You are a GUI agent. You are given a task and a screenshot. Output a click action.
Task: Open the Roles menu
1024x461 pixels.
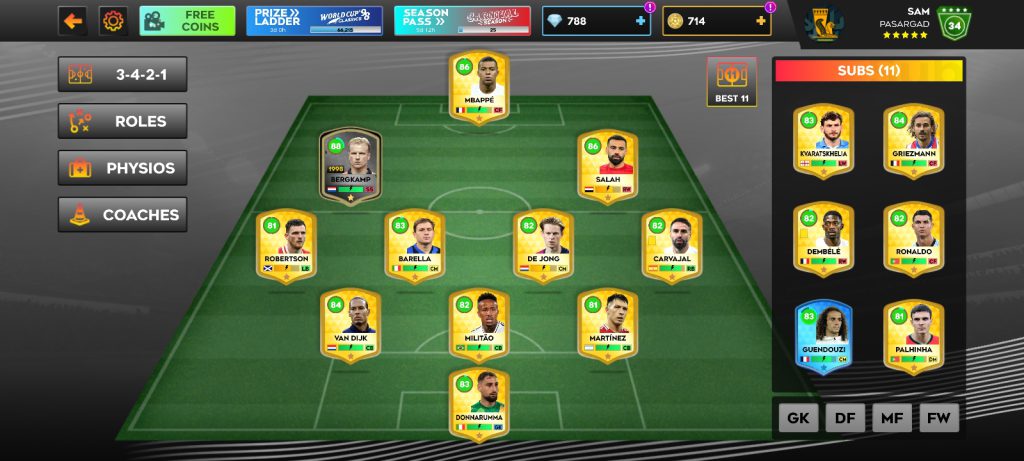click(122, 121)
